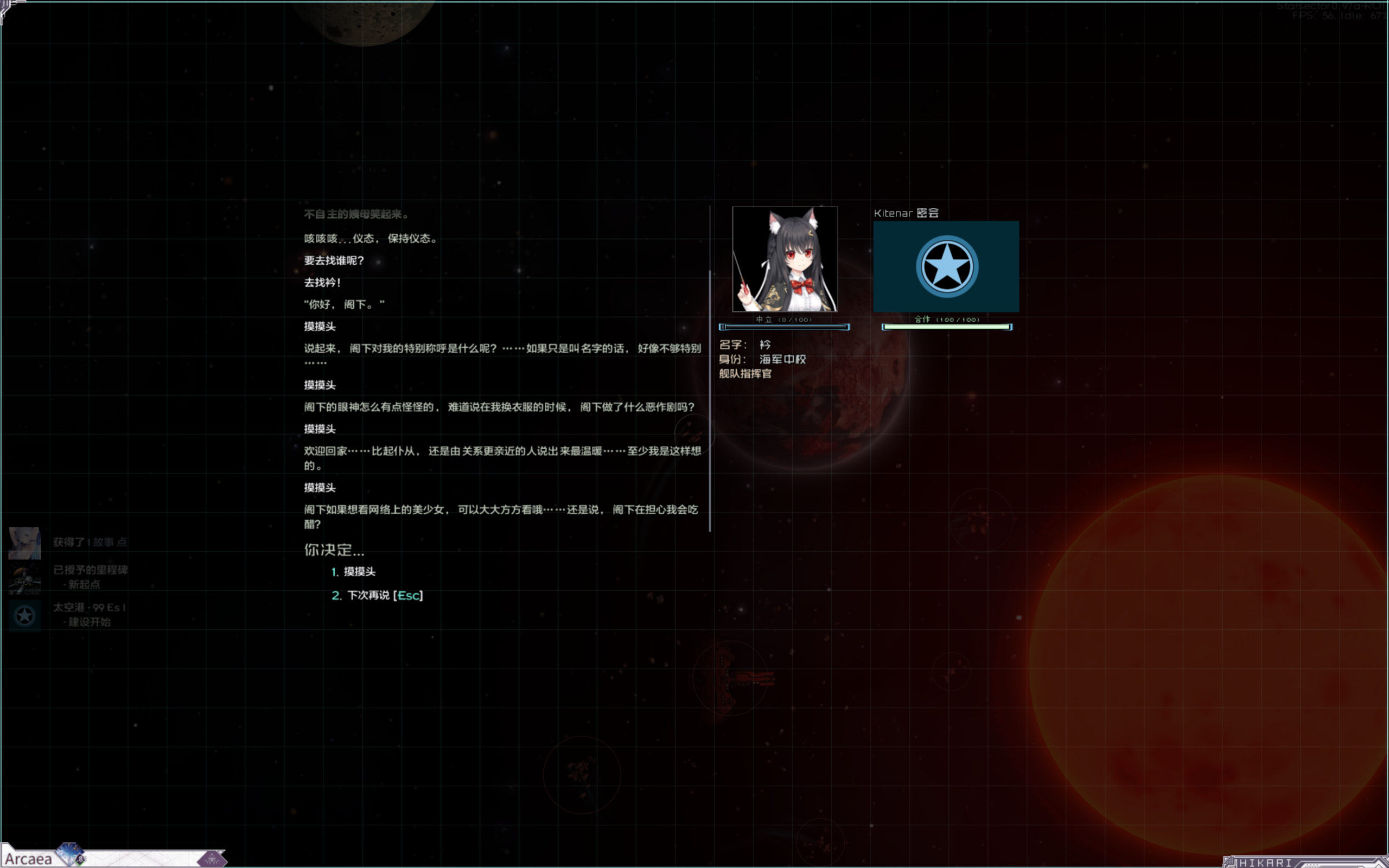
Task: Click the character portrait of 衿
Action: 784,258
